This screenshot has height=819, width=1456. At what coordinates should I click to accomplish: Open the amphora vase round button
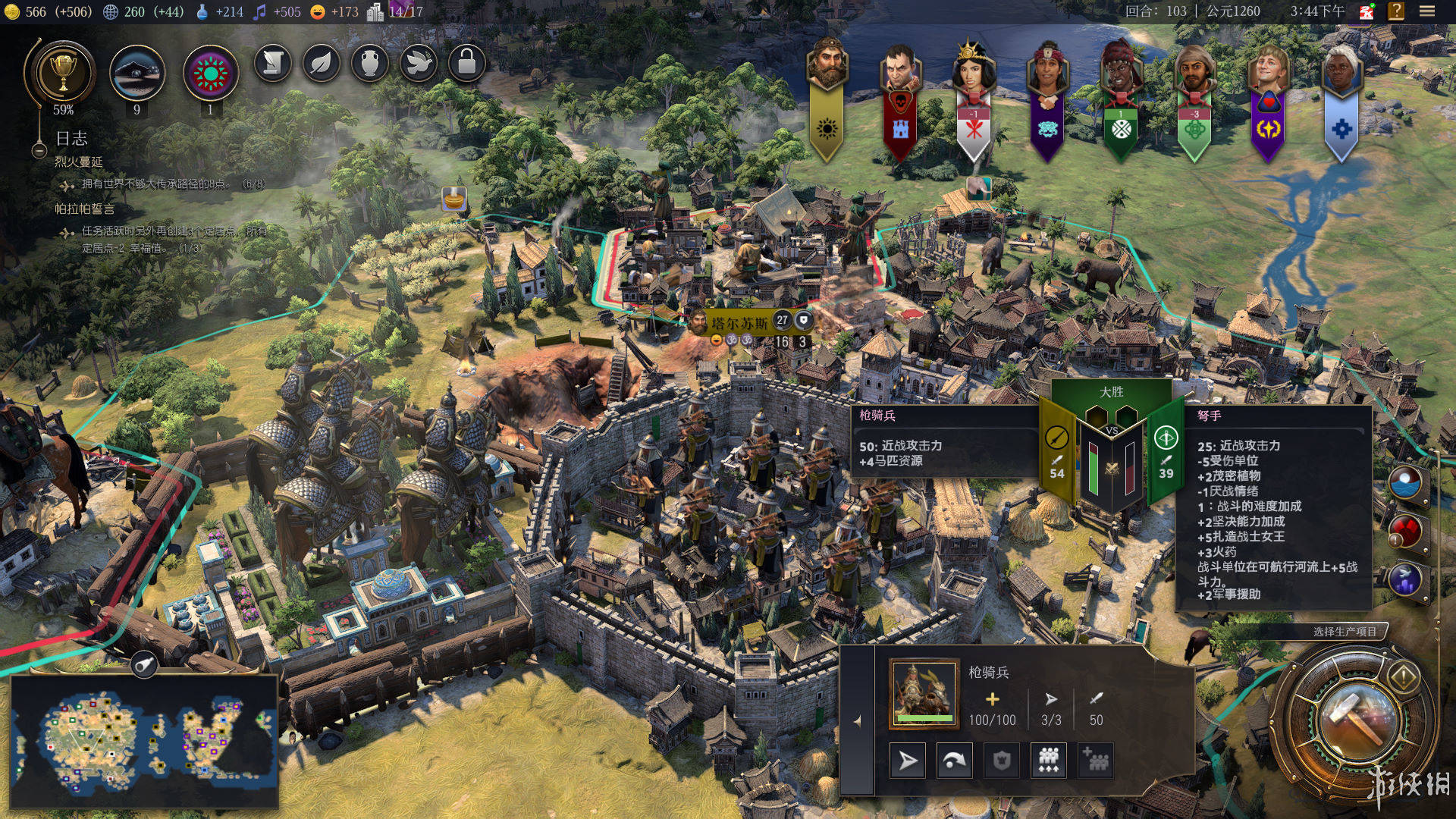point(370,64)
